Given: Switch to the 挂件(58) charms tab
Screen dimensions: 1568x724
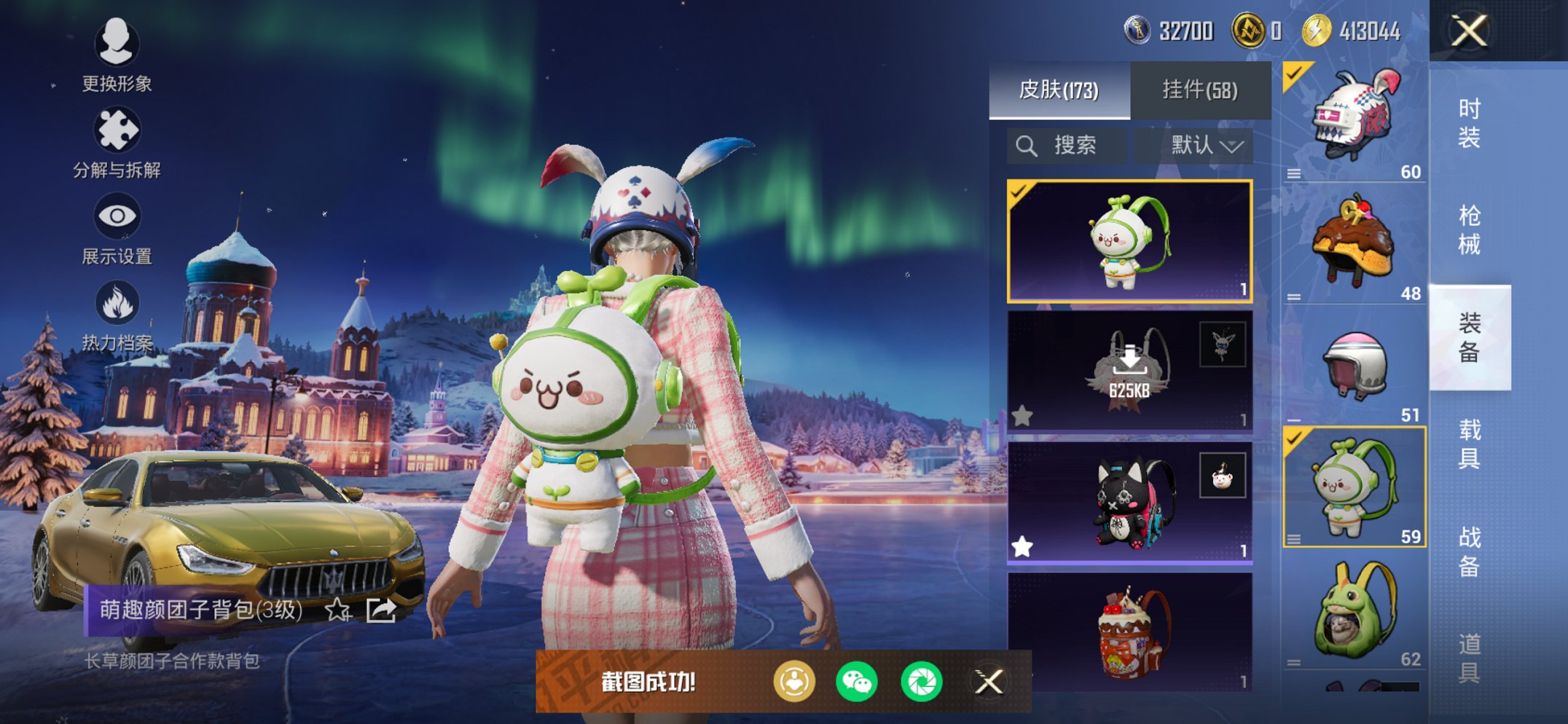Looking at the screenshot, I should pos(1200,90).
